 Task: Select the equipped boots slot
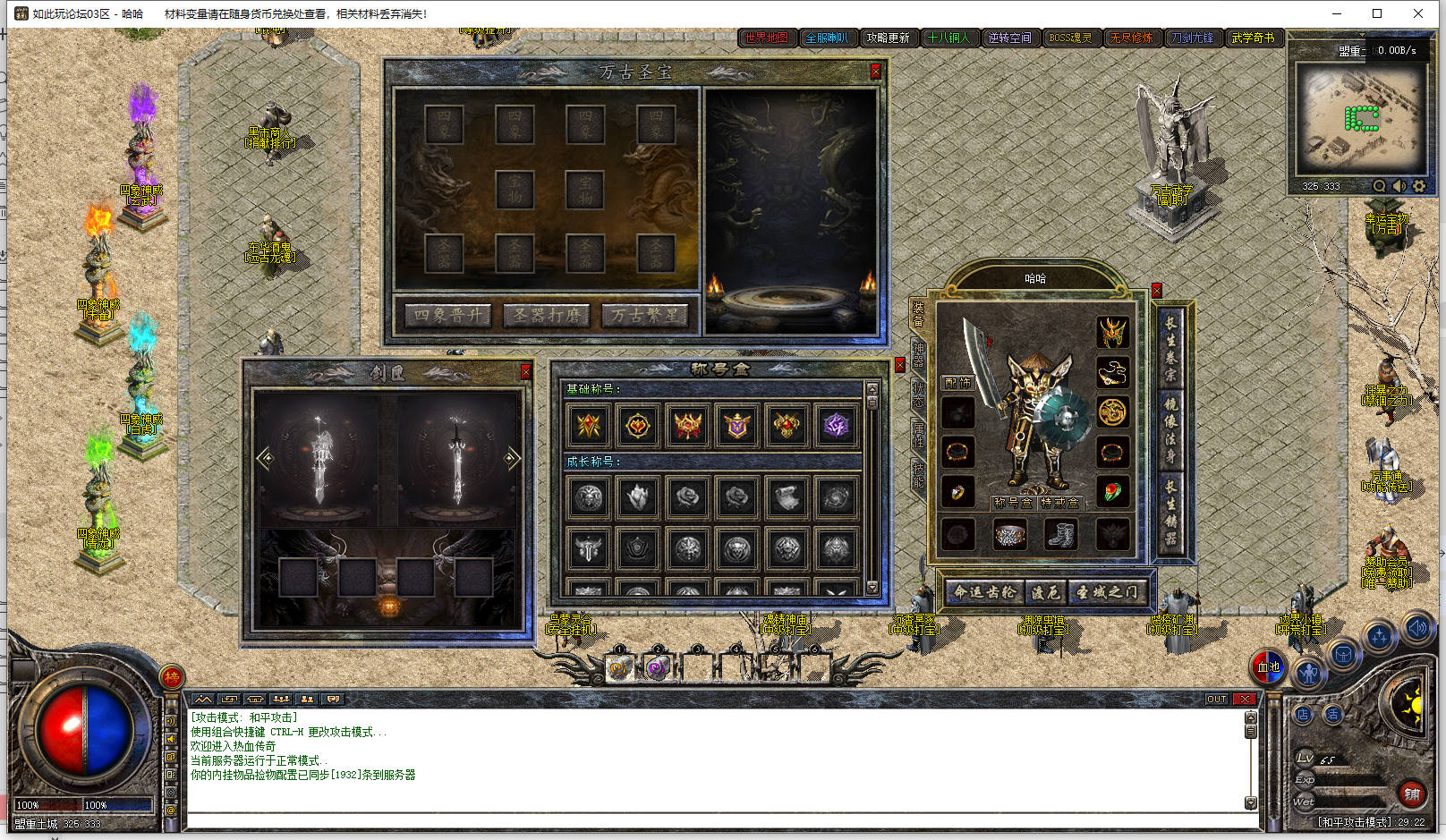pyautogui.click(x=1061, y=535)
